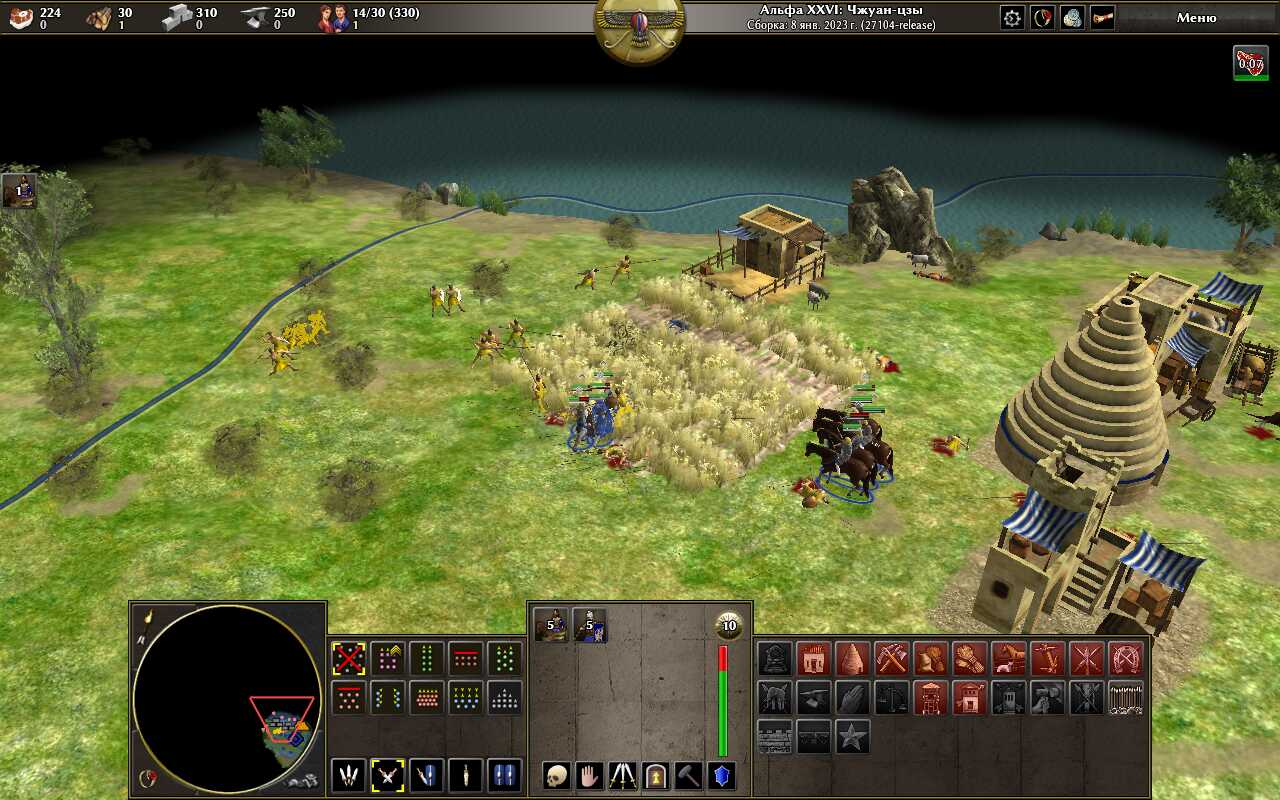Open the tutorial scroll icon in top bar
1280x800 pixels.
point(1102,17)
